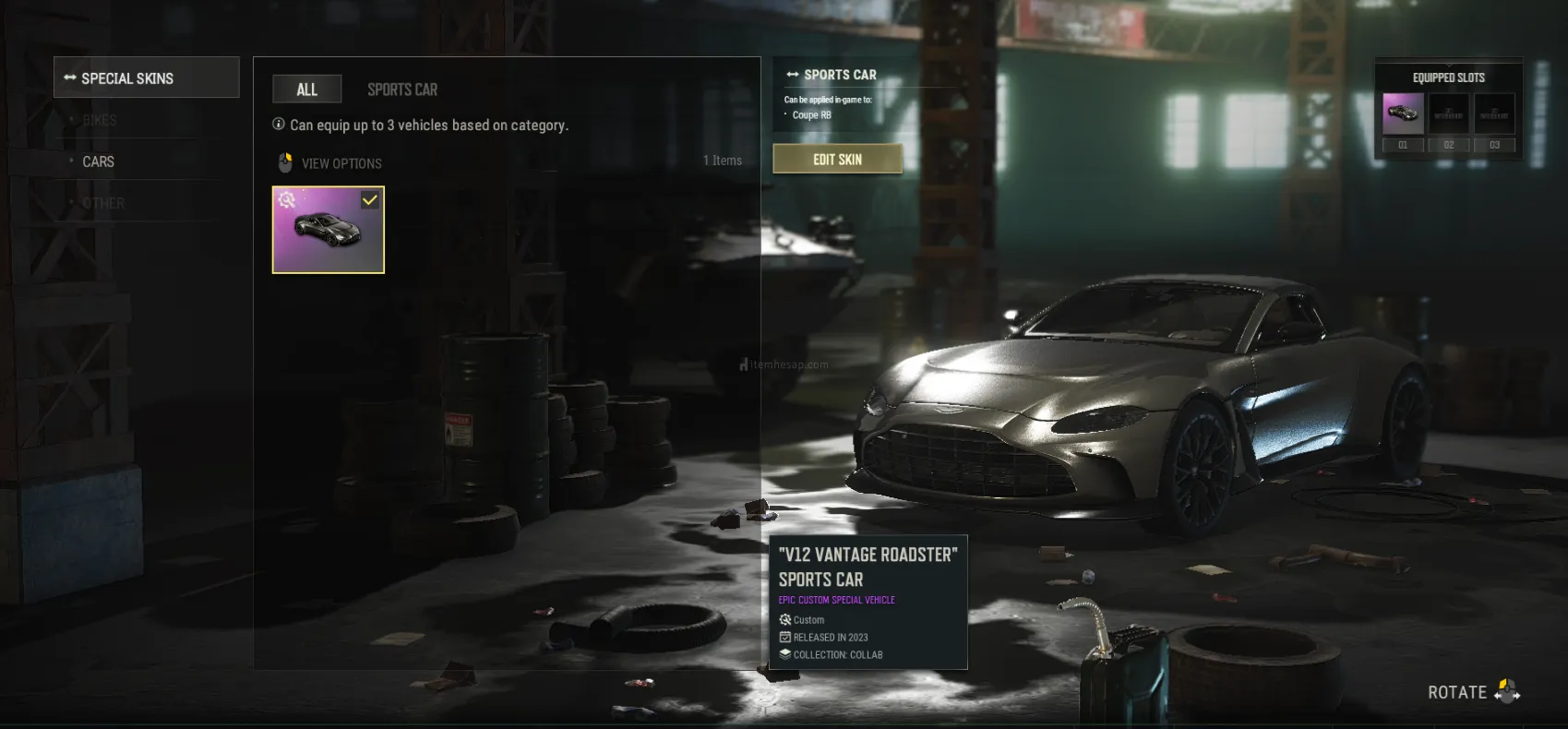Choose the Other menu entry
This screenshot has width=1568, height=729.
point(103,203)
